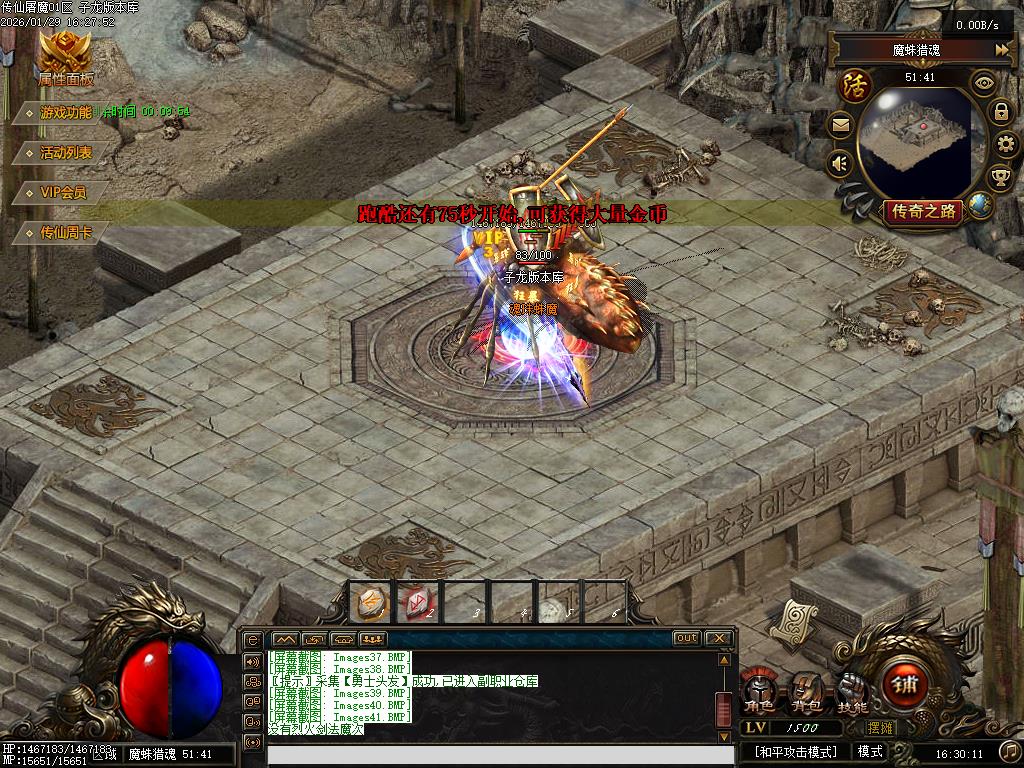Click the red 传奇之路 button
This screenshot has width=1024, height=768.
coord(923,211)
